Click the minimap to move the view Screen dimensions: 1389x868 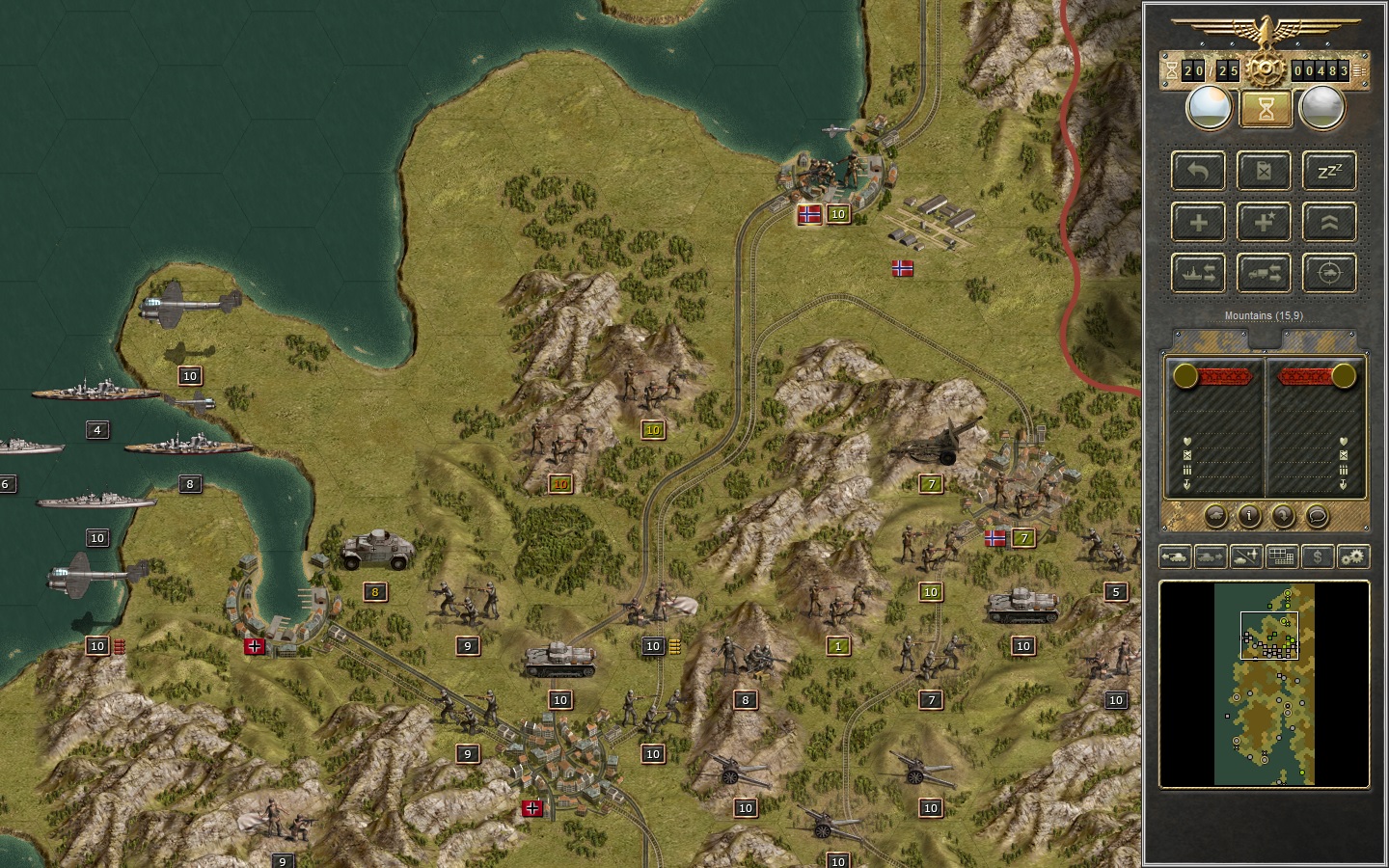[x=1264, y=685]
